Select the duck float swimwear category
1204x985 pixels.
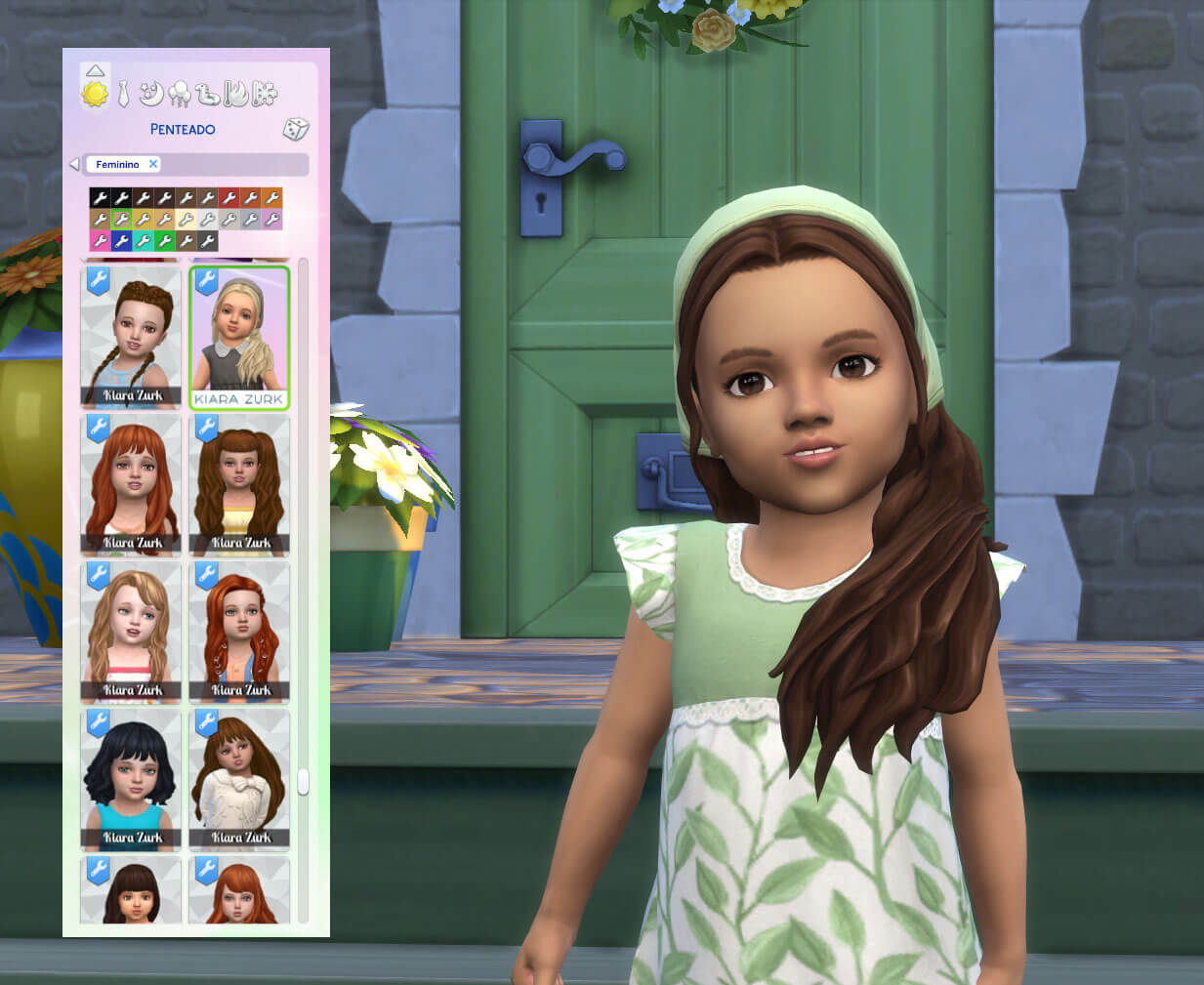click(x=208, y=94)
